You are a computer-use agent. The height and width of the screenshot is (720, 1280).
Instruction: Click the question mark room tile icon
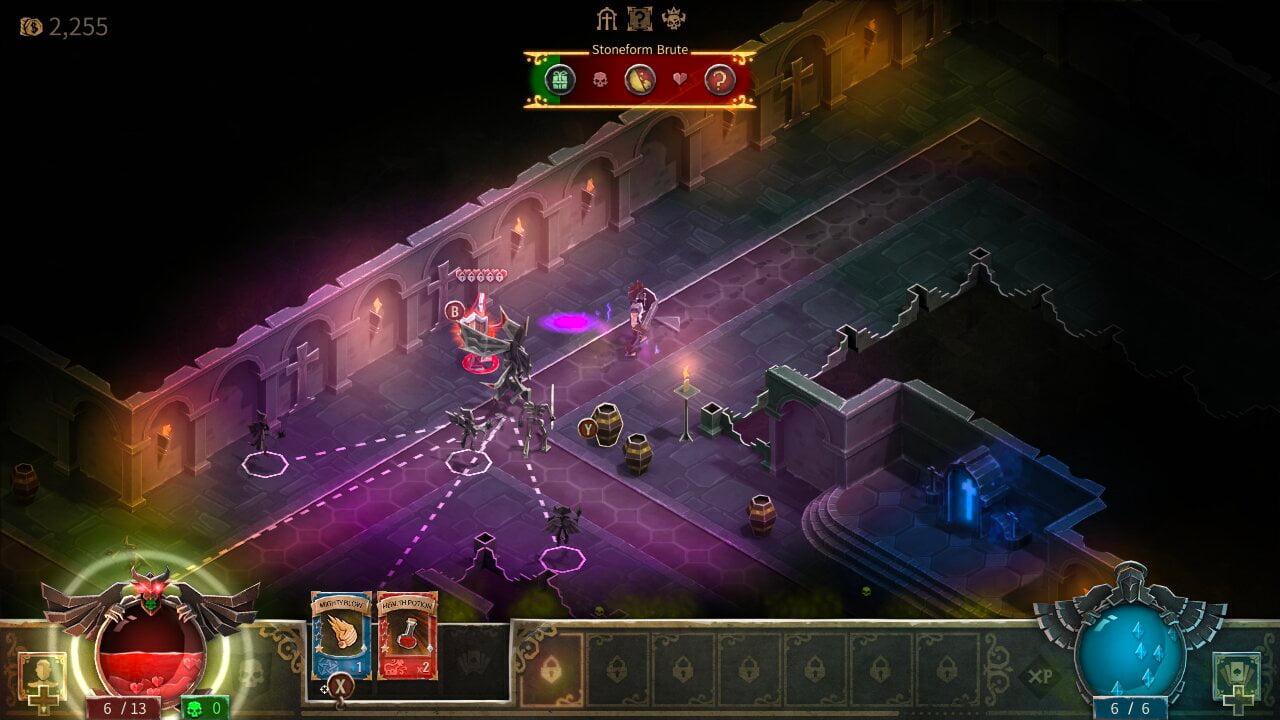pyautogui.click(x=639, y=19)
